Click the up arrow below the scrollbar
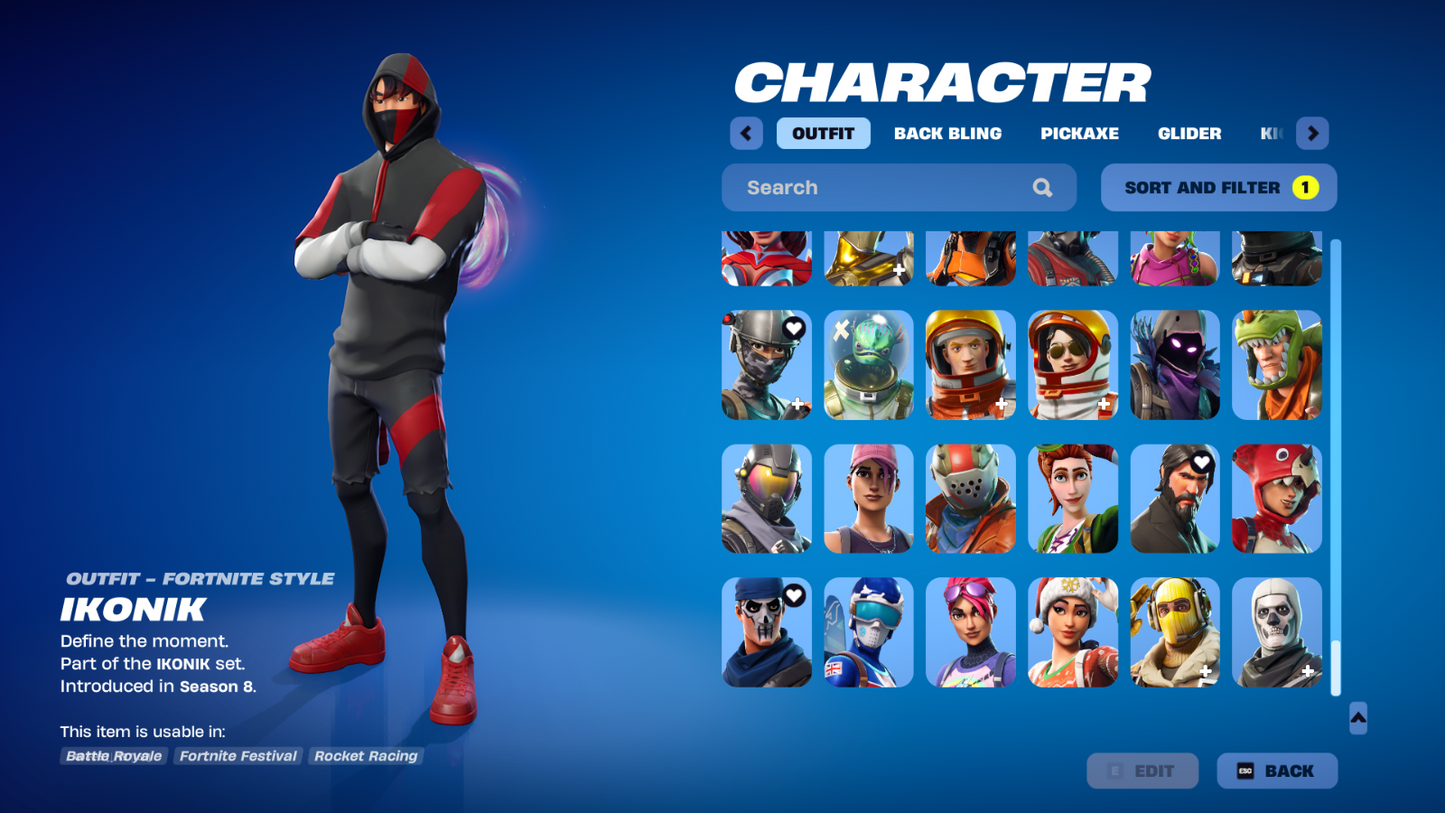The height and width of the screenshot is (813, 1445). coord(1357,718)
